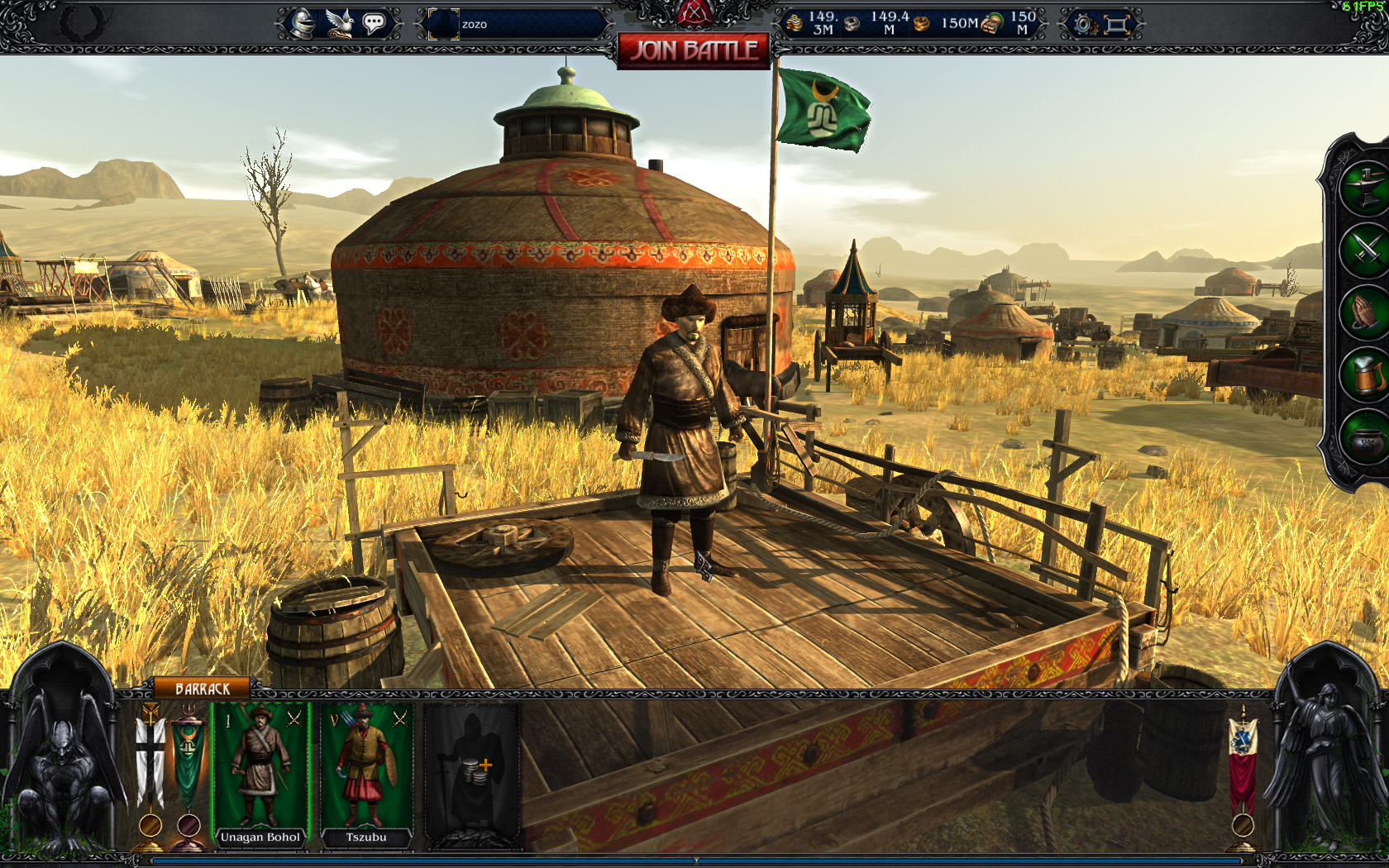Screen dimensions: 1389x868
Task: Open the knight helmet icon on top bar
Action: [303, 23]
